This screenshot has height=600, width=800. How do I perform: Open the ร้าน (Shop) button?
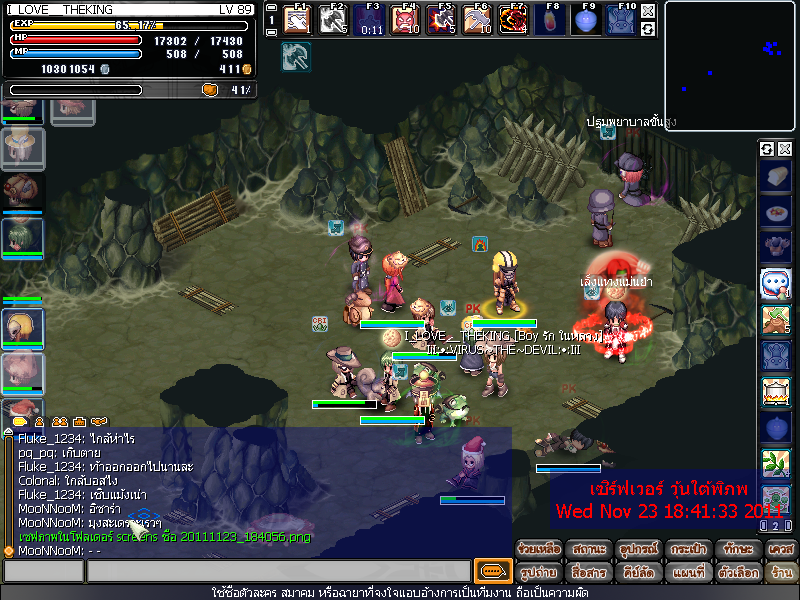pyautogui.click(x=780, y=573)
